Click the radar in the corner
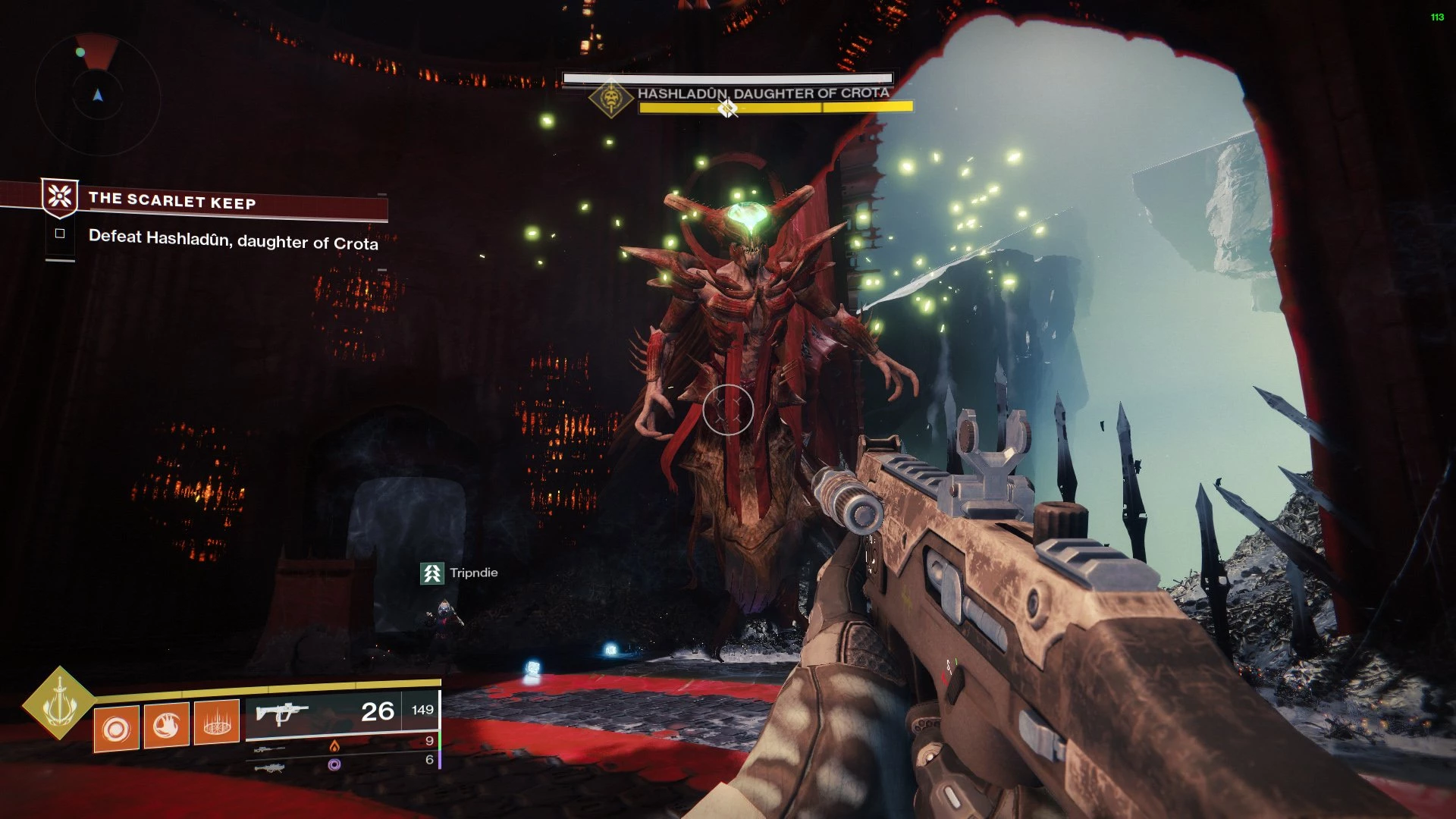The width and height of the screenshot is (1456, 819). pos(97,94)
